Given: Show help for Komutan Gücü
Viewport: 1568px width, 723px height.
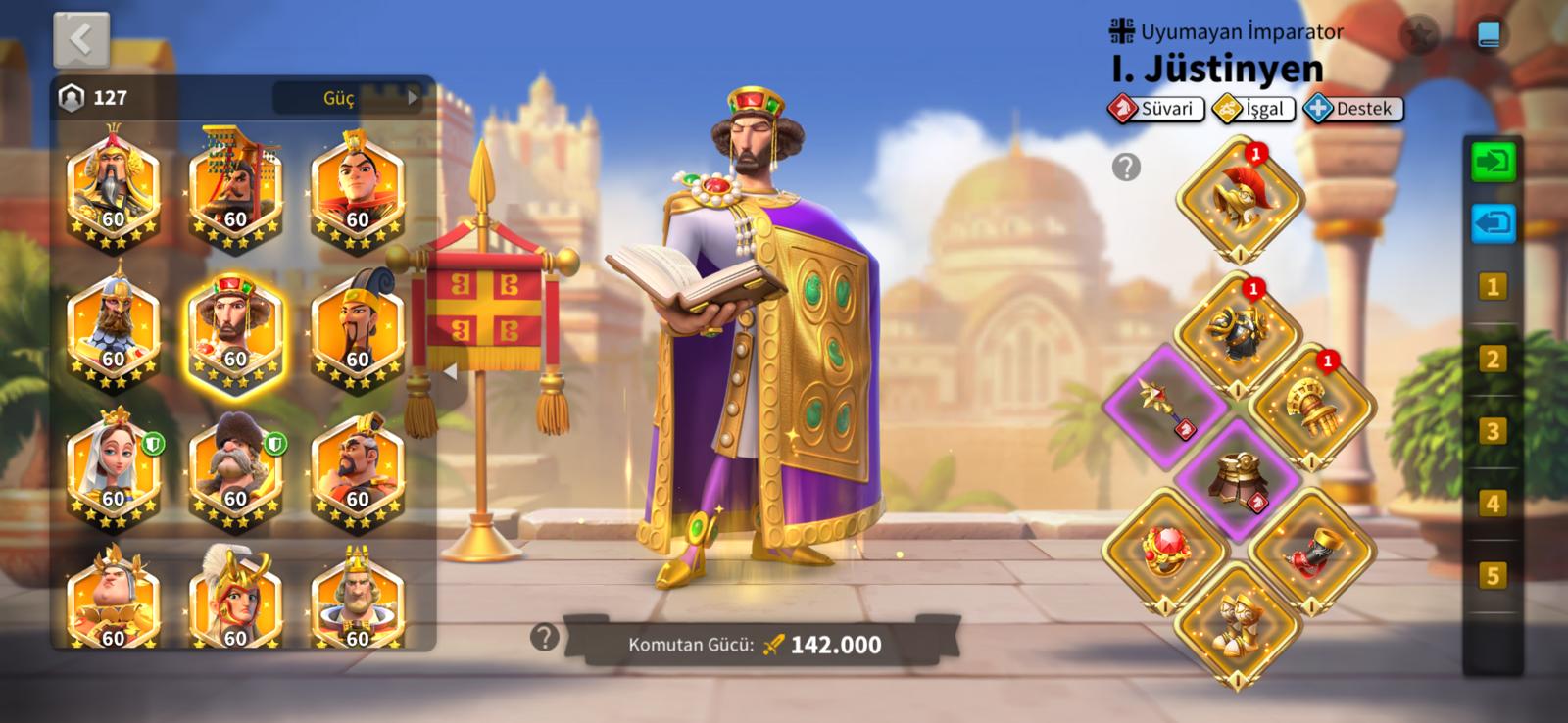Looking at the screenshot, I should tap(544, 638).
